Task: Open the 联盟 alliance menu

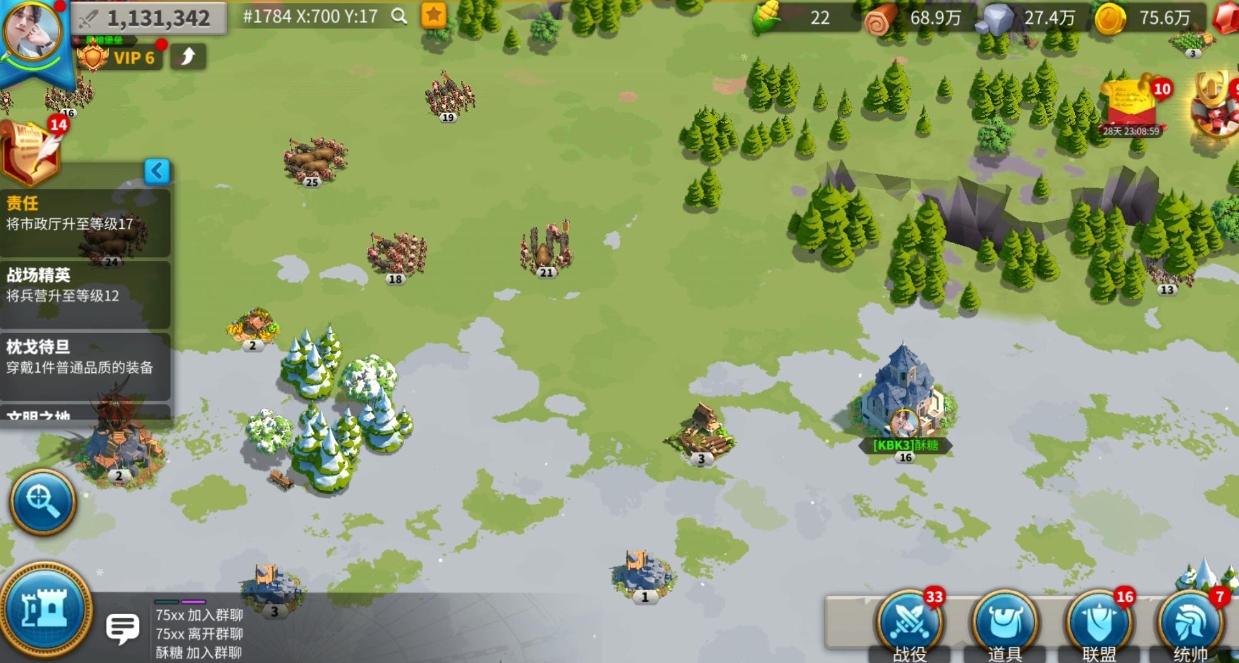Action: click(1099, 625)
